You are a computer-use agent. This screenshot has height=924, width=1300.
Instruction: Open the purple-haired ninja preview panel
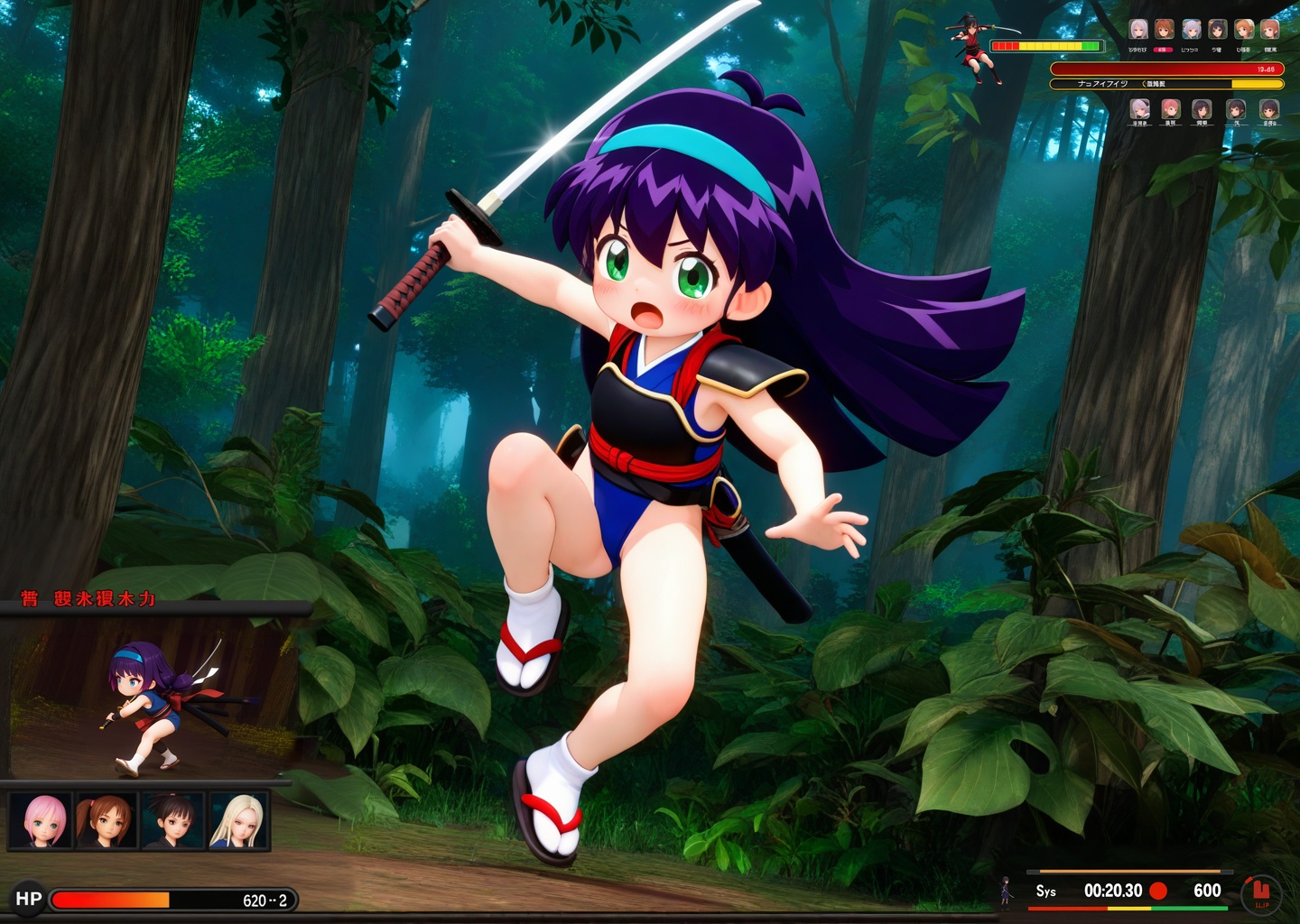[149, 695]
